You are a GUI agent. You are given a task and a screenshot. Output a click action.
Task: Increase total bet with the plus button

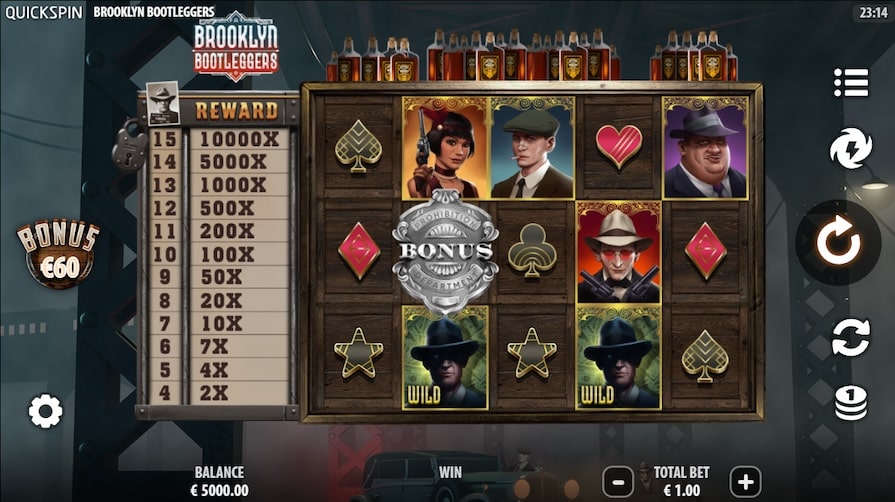pos(745,480)
